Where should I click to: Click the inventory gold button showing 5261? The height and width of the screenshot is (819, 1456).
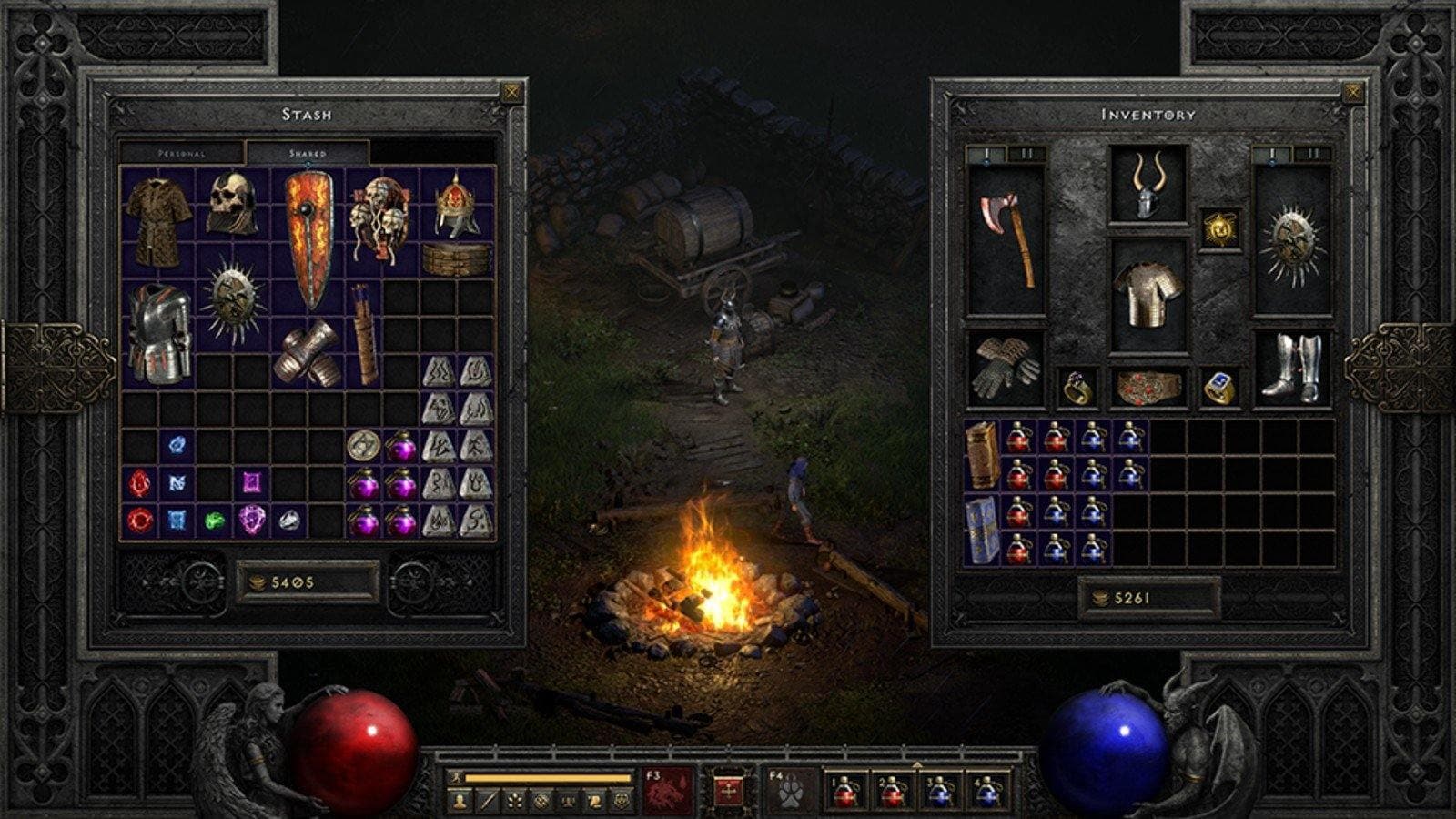pyautogui.click(x=1148, y=596)
